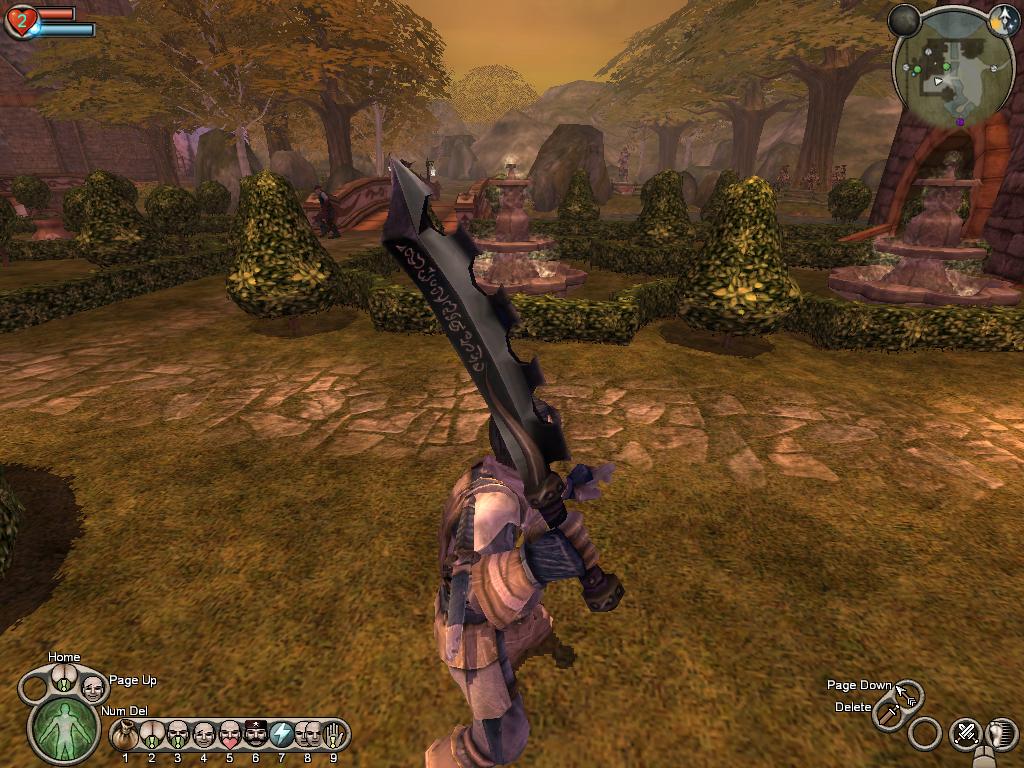Toggle the crossed swords combat icon
1024x768 pixels.
(965, 733)
